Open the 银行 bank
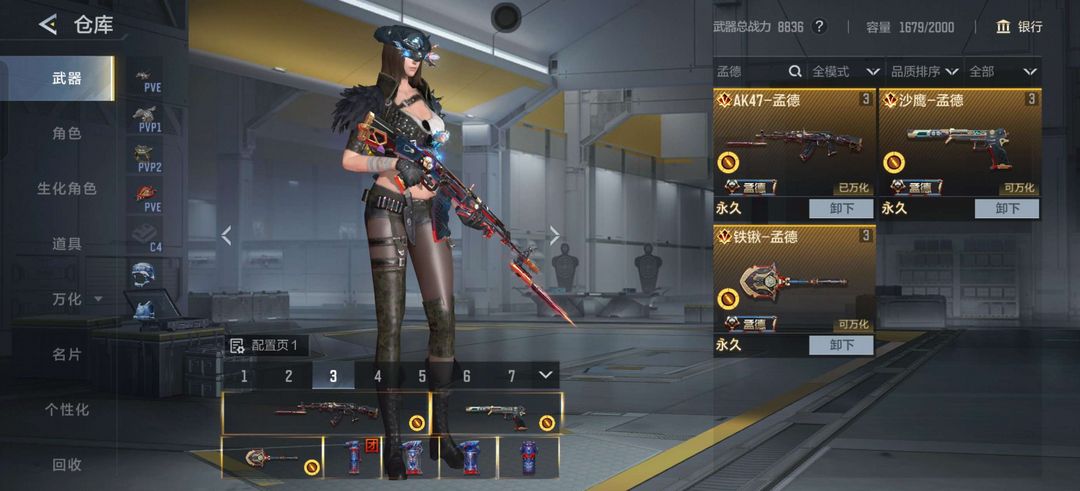The height and width of the screenshot is (491, 1080). 1019,27
